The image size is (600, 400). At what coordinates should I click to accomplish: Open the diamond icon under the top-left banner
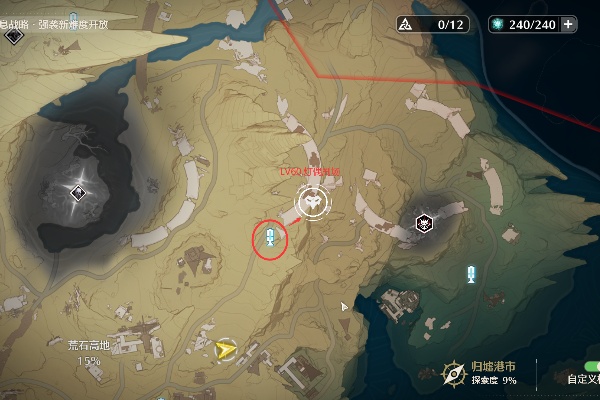coord(13,35)
